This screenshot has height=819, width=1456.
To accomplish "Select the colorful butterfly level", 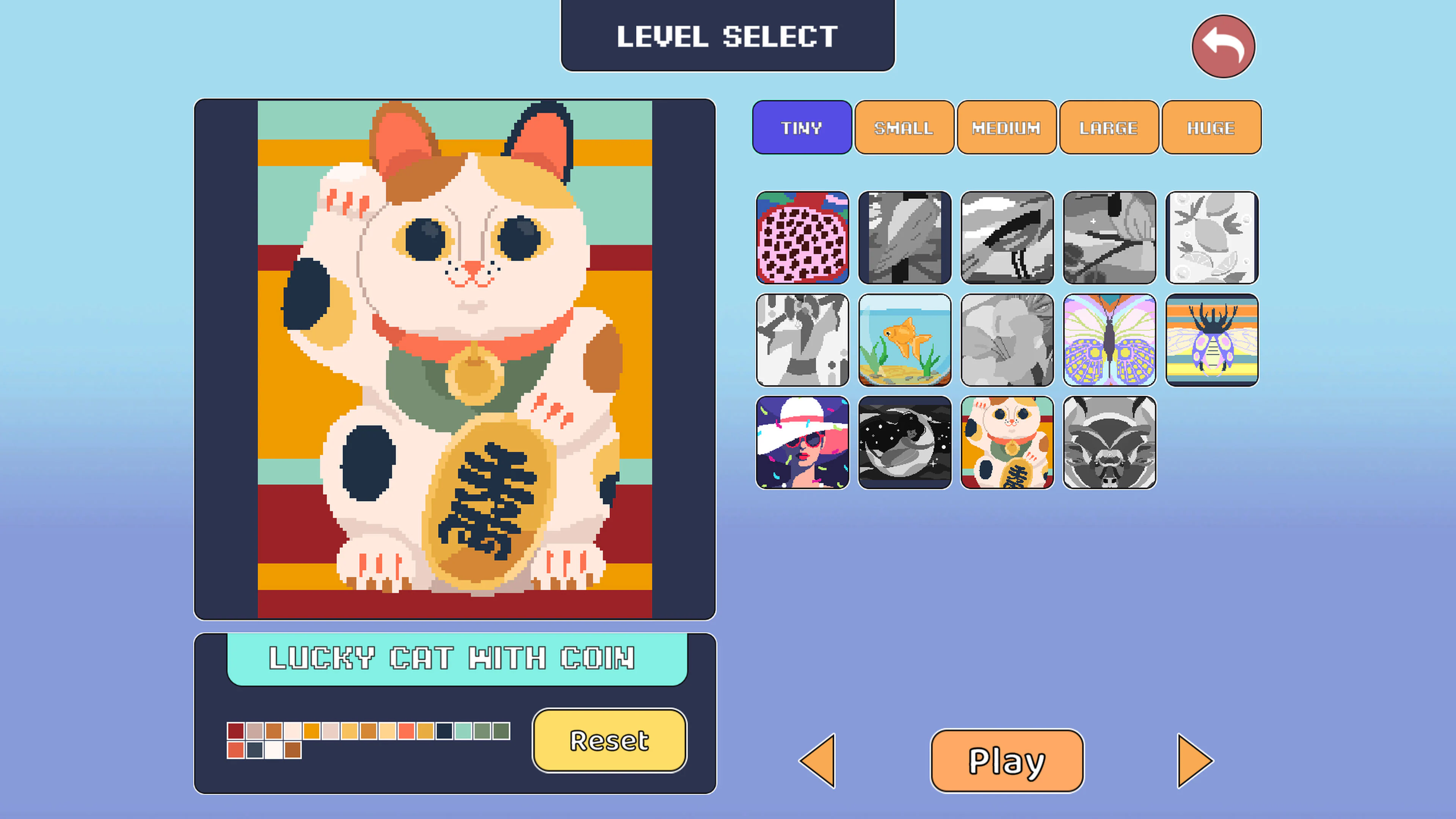I will (x=1109, y=340).
